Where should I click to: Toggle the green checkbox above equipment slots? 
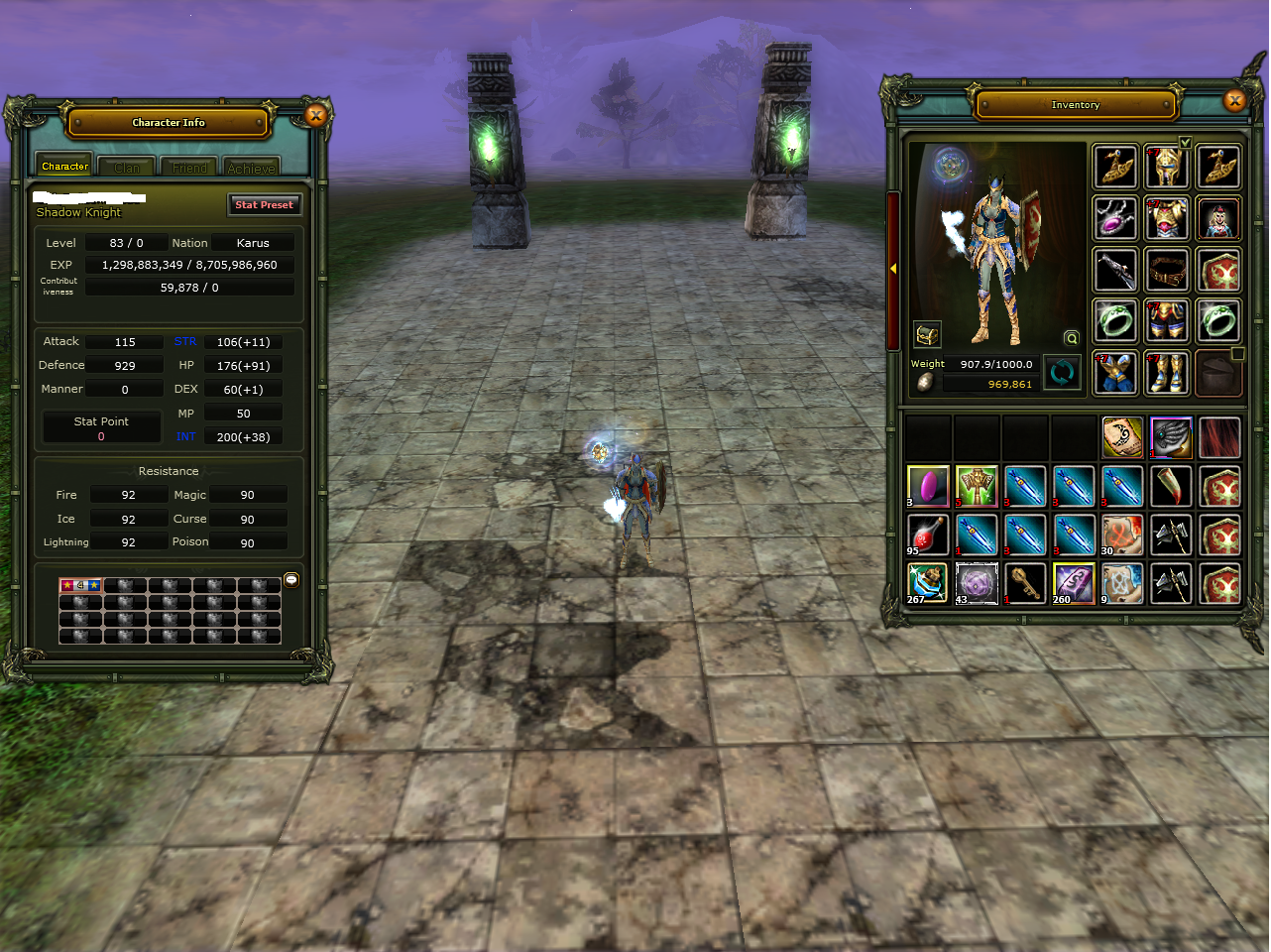tap(1185, 143)
